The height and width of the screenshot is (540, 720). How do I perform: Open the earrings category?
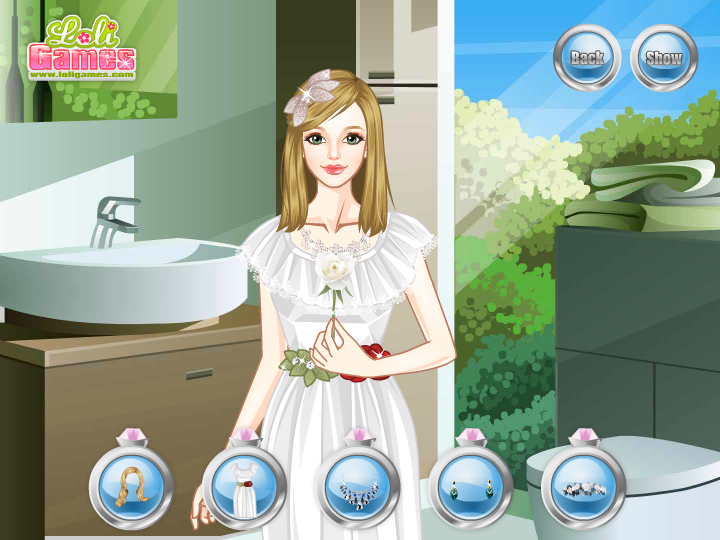point(470,487)
